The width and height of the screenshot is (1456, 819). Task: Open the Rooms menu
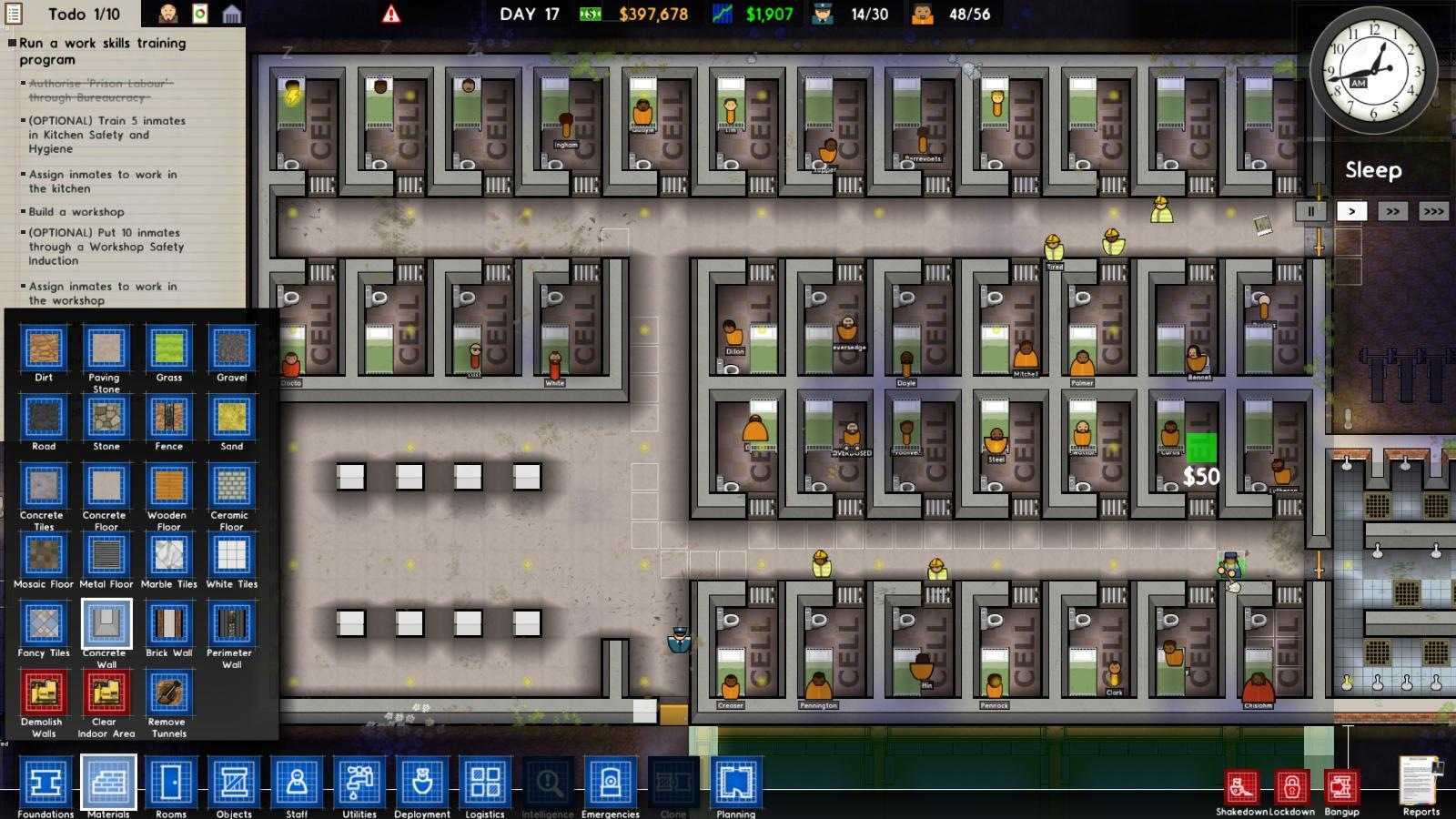[x=170, y=783]
